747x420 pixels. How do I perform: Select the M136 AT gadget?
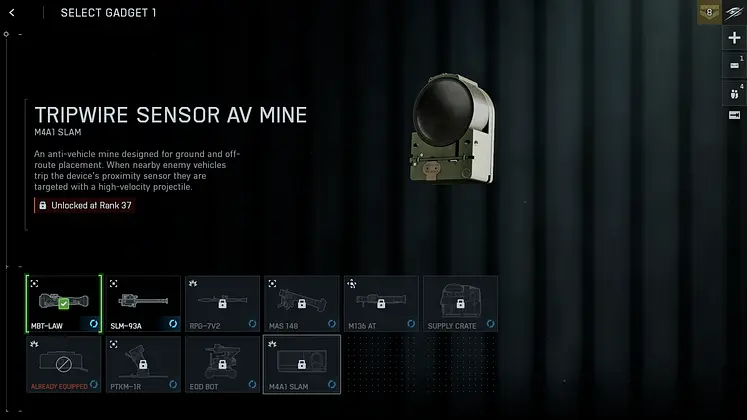[381, 304]
